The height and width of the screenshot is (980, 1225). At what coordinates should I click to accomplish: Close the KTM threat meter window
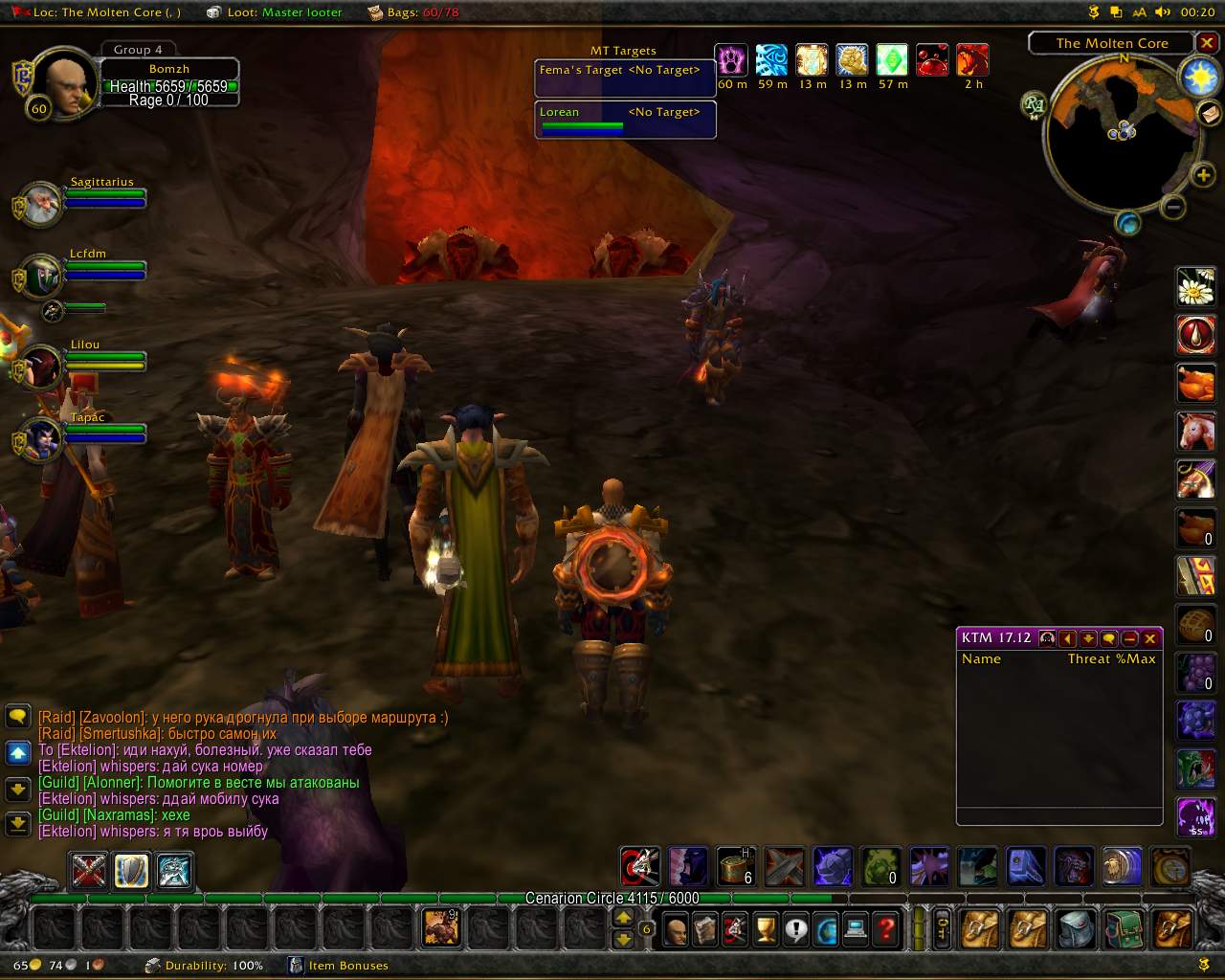tap(1150, 638)
